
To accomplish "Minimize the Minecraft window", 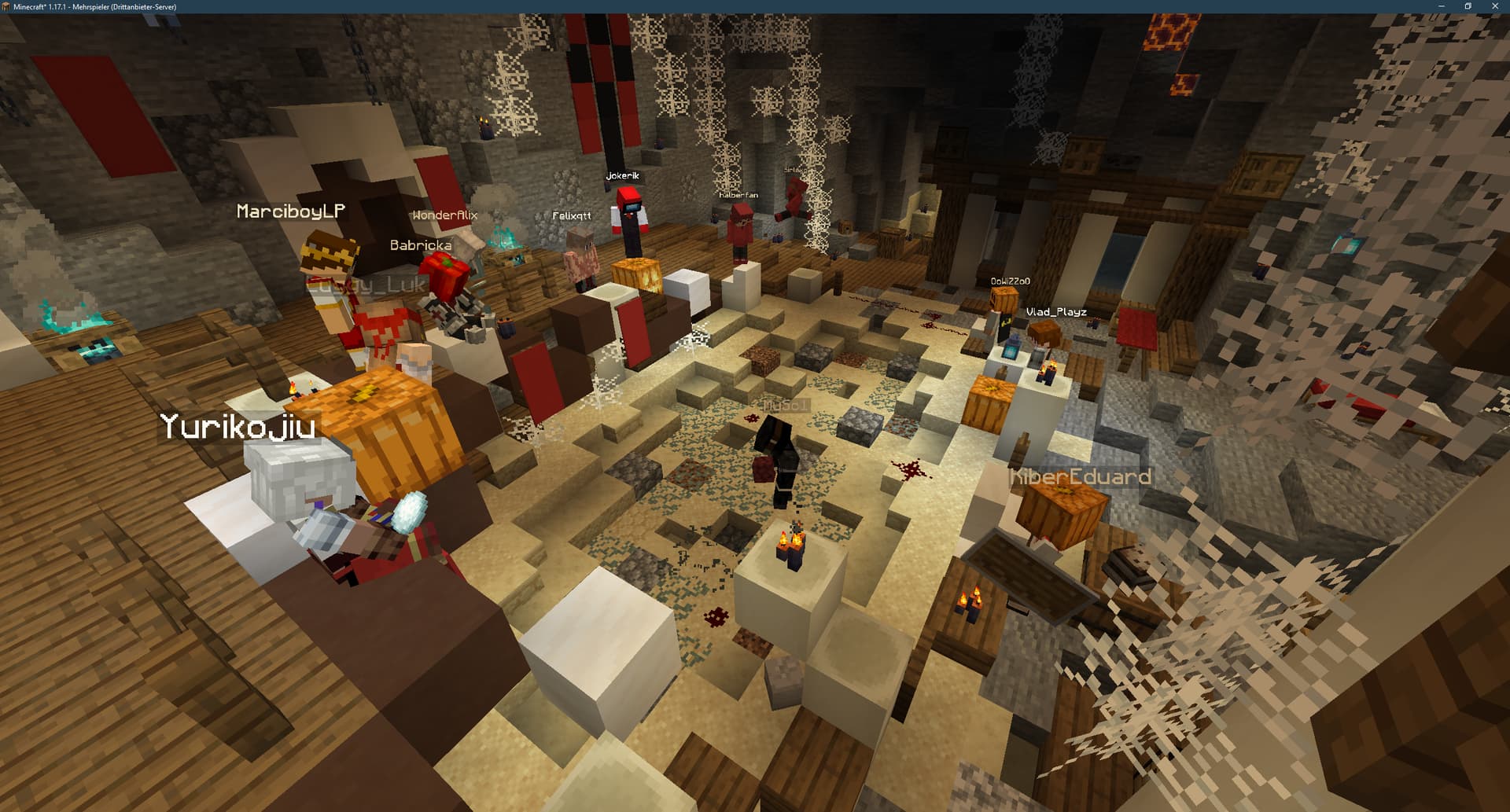I will click(x=1441, y=6).
